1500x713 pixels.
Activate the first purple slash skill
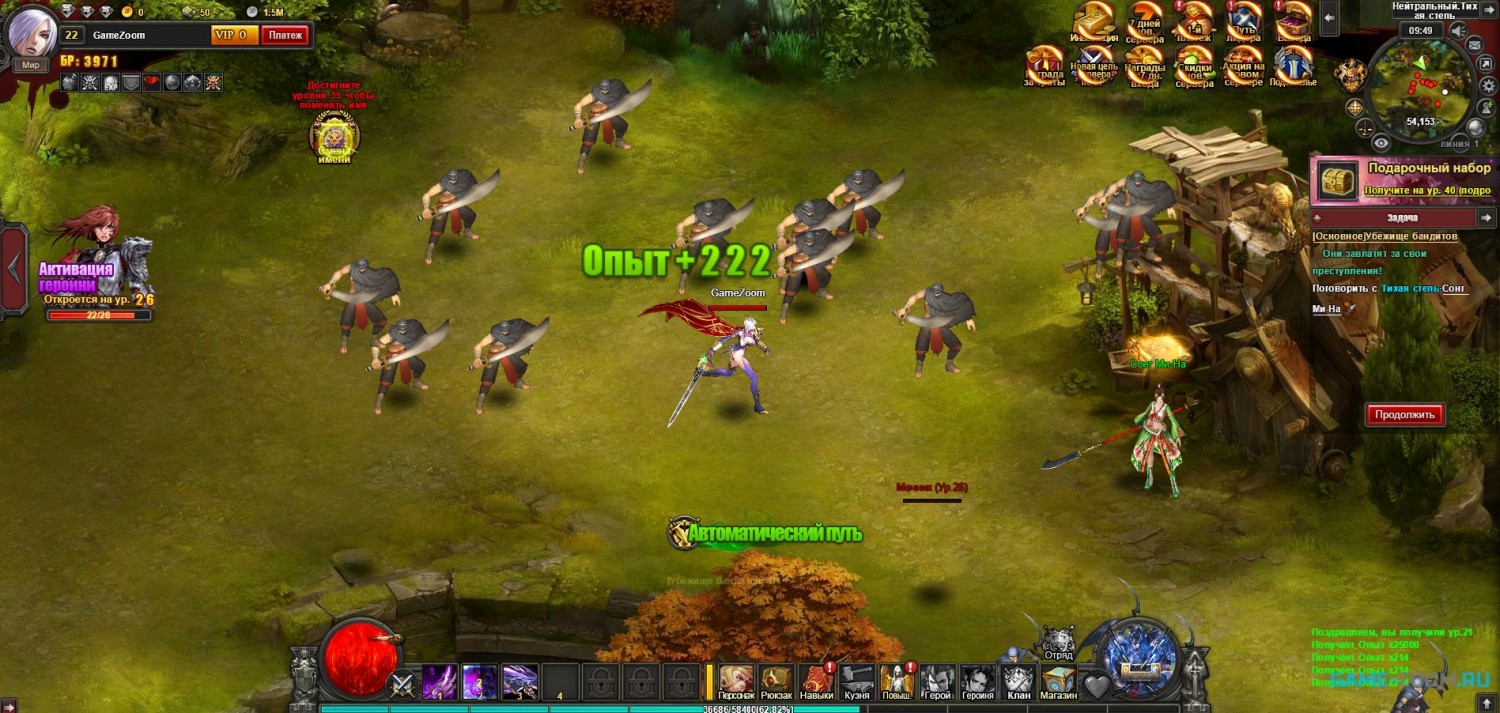click(440, 682)
